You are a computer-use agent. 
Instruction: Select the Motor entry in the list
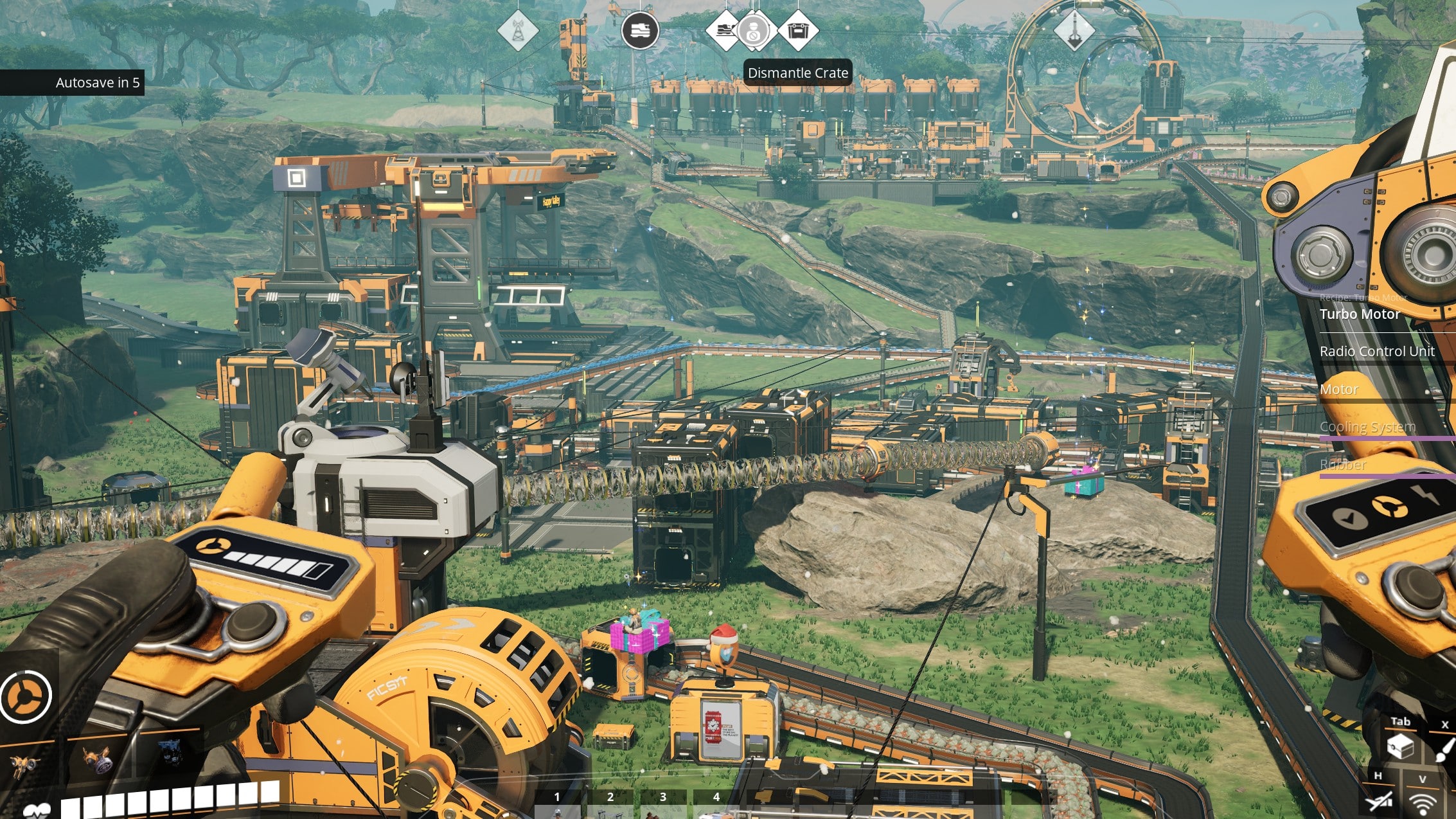tap(1338, 389)
